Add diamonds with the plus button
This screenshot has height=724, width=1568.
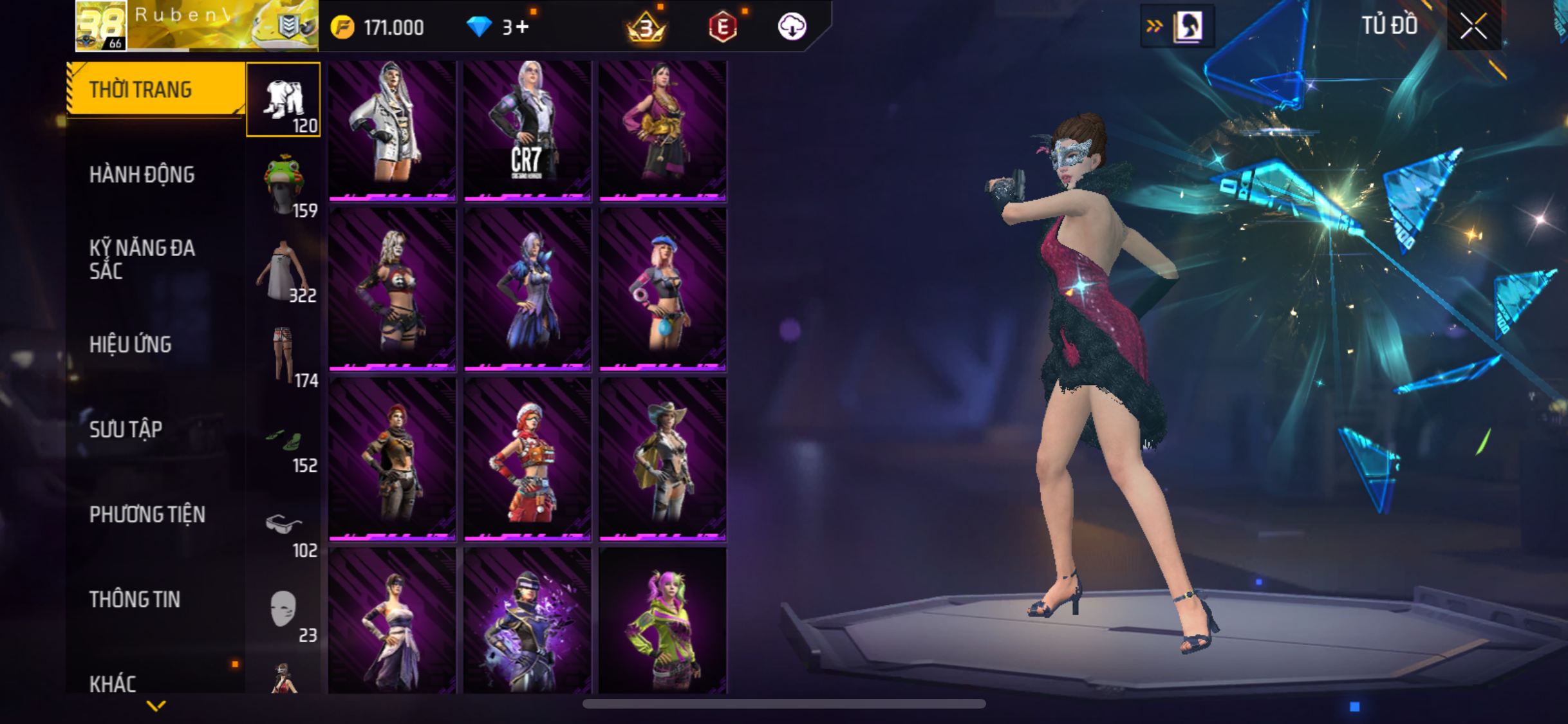(523, 27)
